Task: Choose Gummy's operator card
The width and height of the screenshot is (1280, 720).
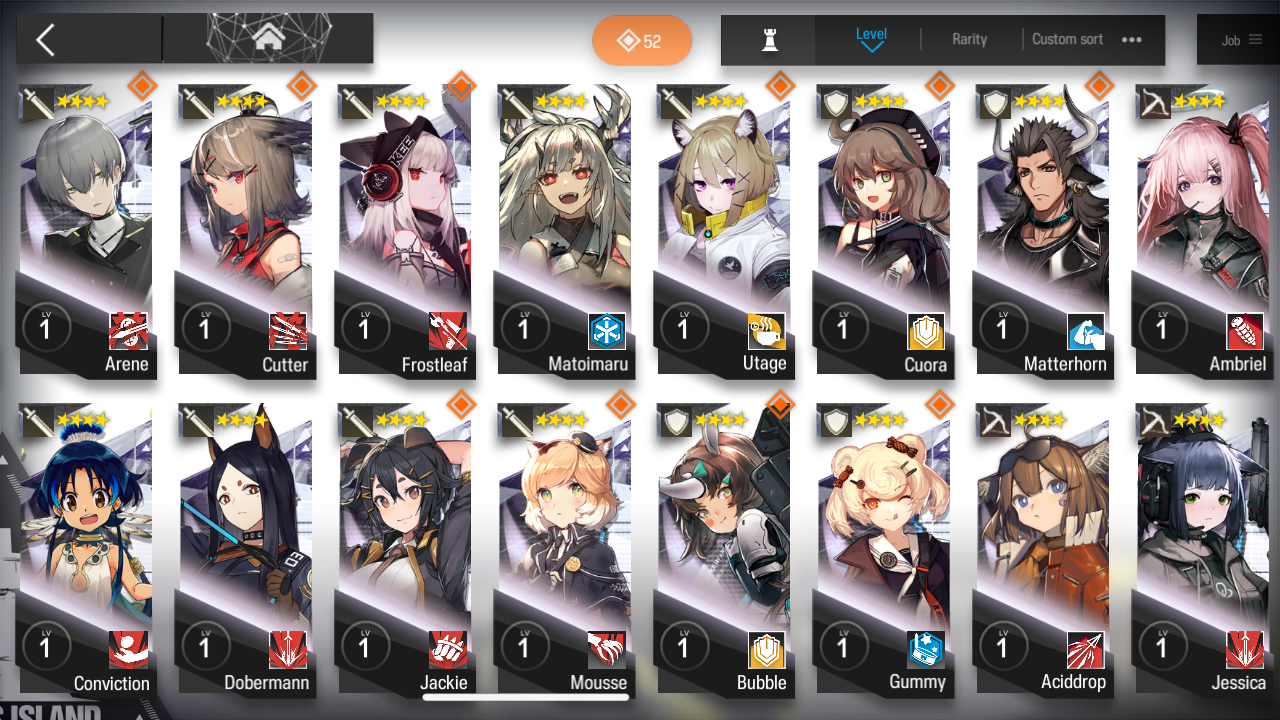Action: (x=884, y=550)
